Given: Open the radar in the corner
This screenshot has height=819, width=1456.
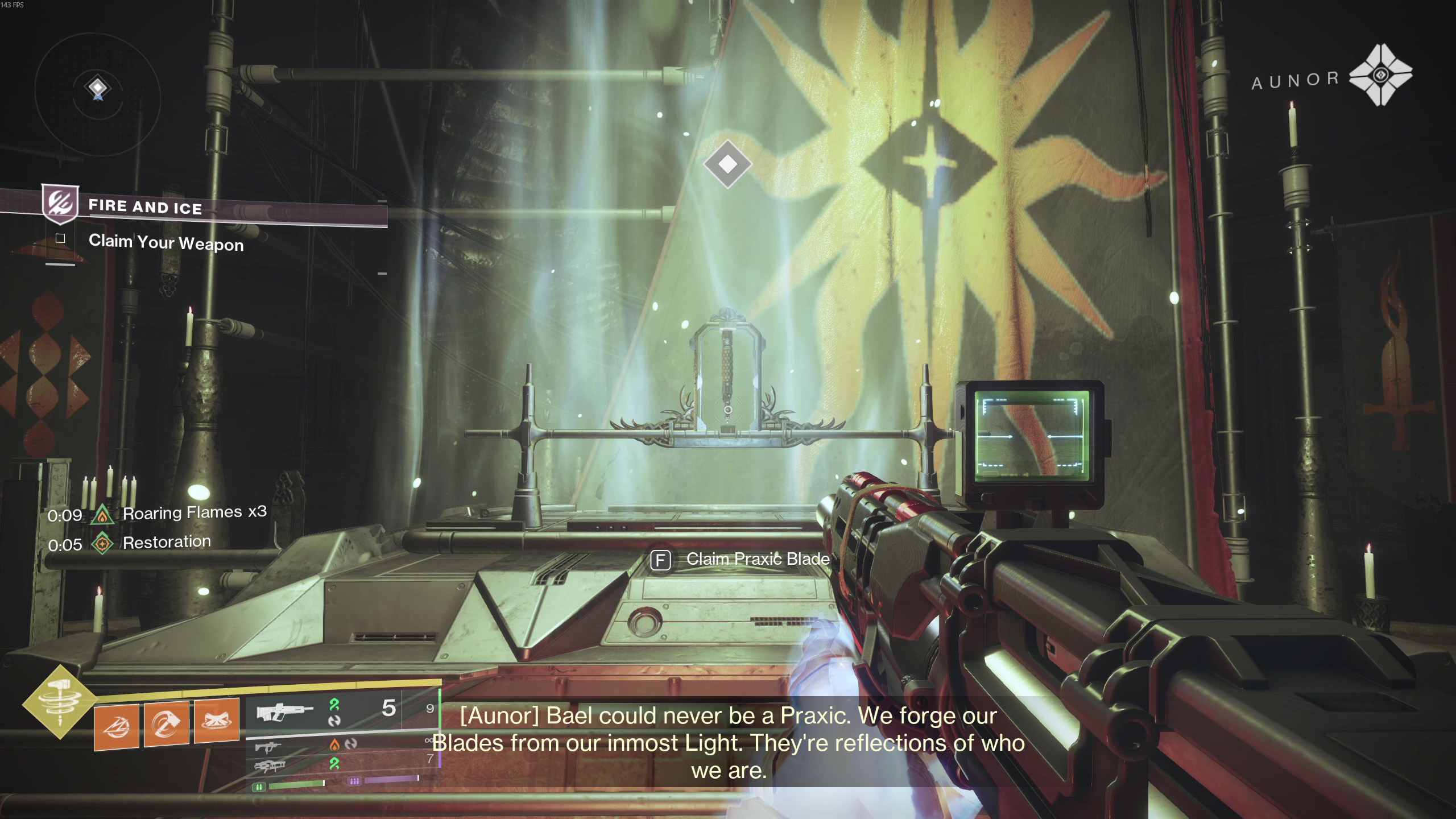Looking at the screenshot, I should [98, 88].
